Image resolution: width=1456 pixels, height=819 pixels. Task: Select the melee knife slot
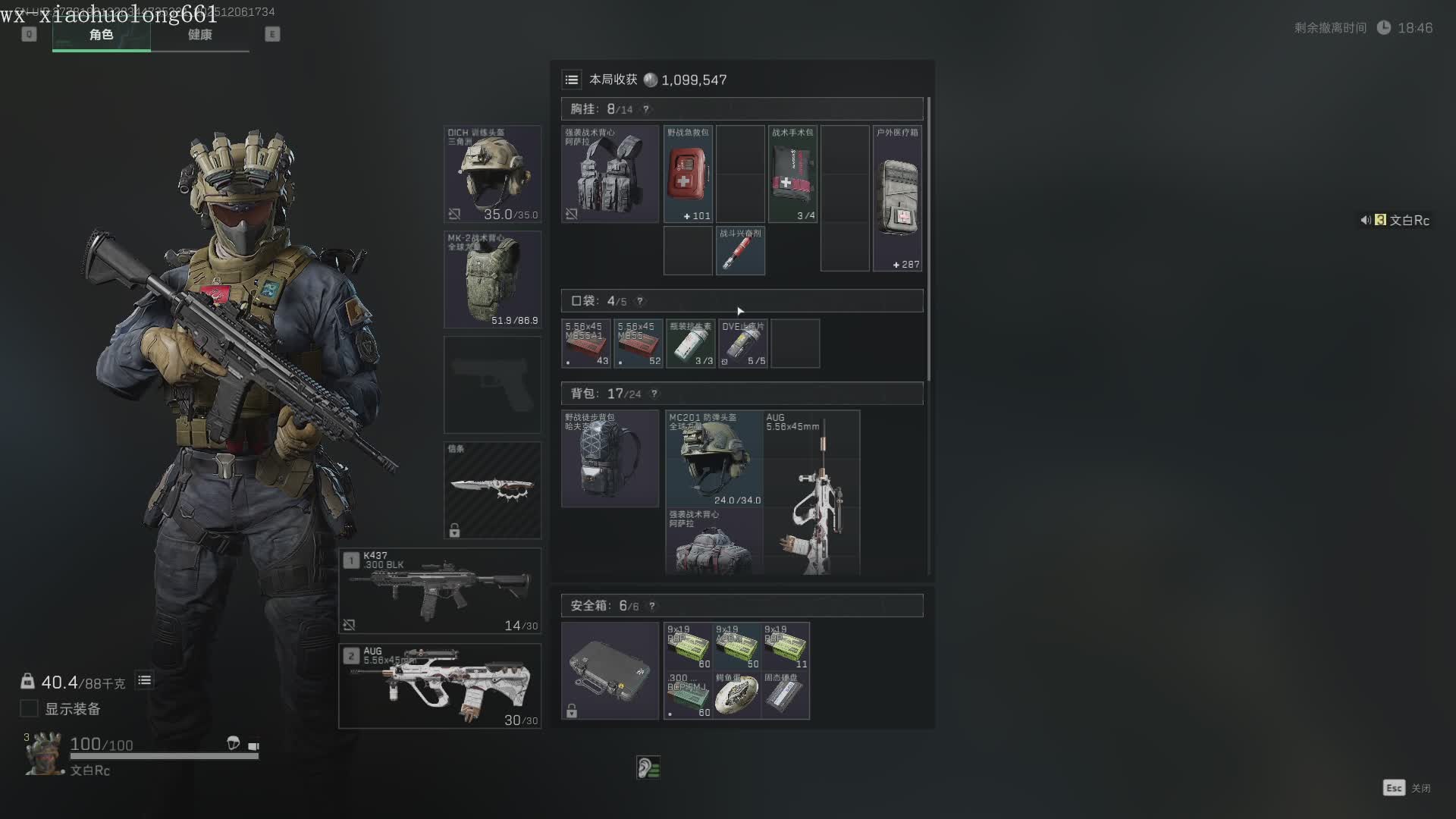tap(492, 490)
